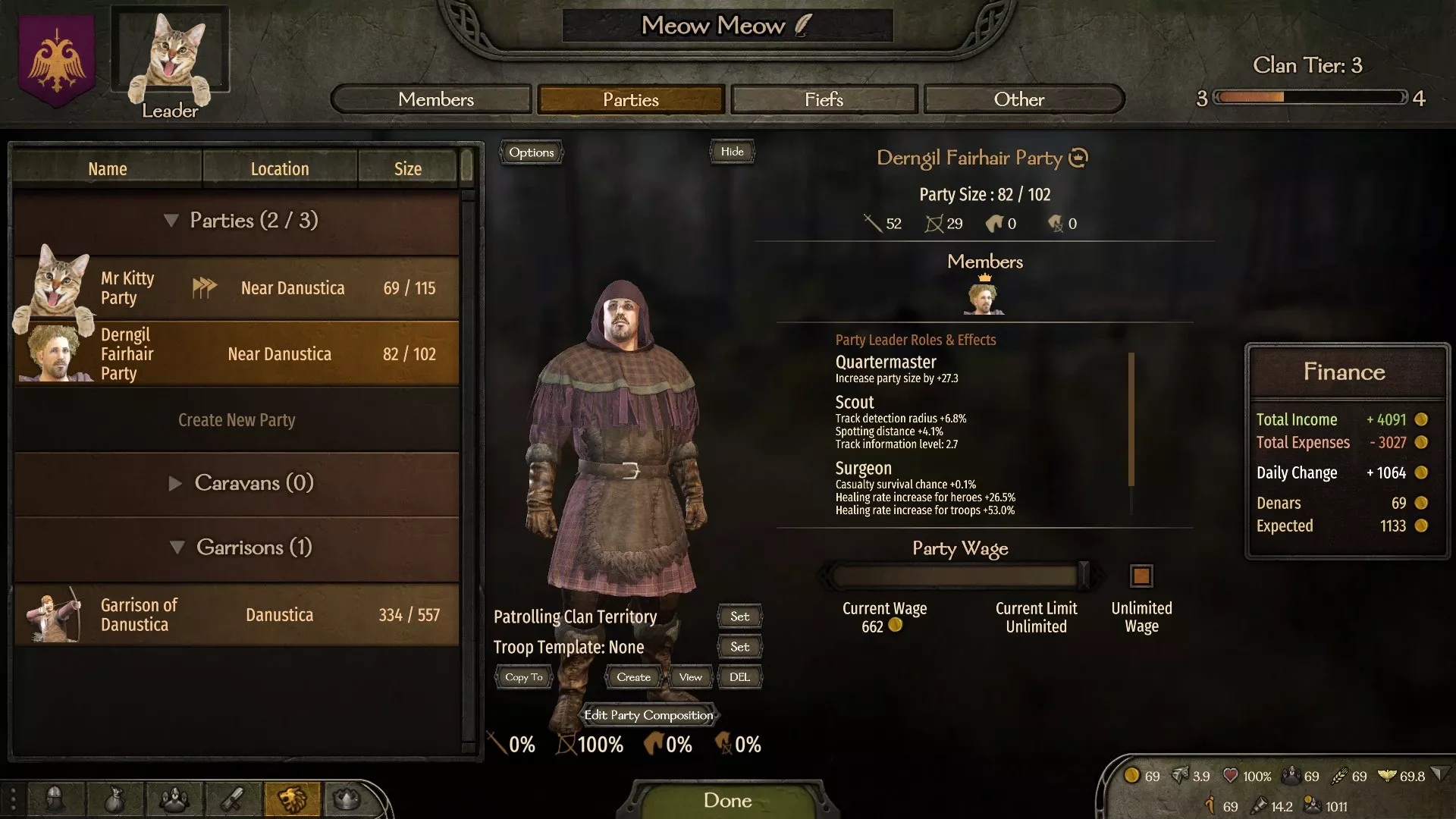
Task: Open the Fiefs tab
Action: (824, 99)
